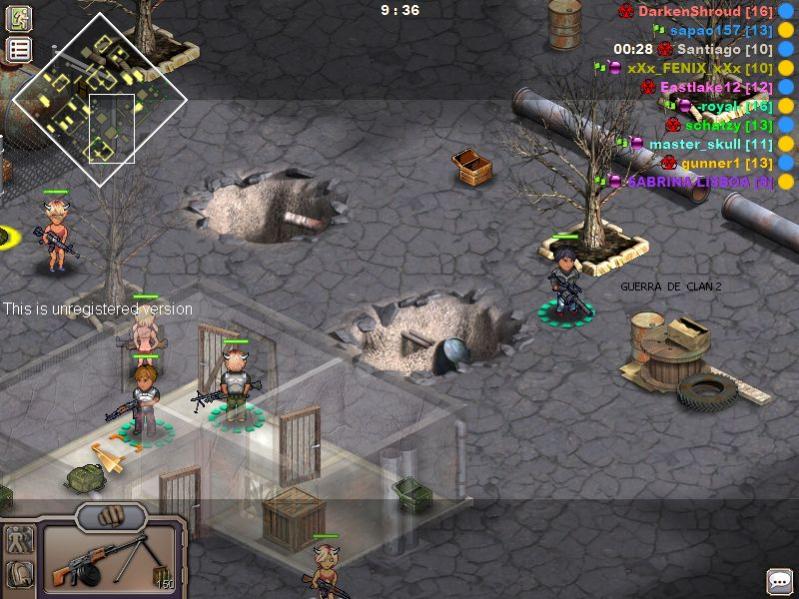
Task: Select the fist melee weapon button
Action: click(111, 517)
